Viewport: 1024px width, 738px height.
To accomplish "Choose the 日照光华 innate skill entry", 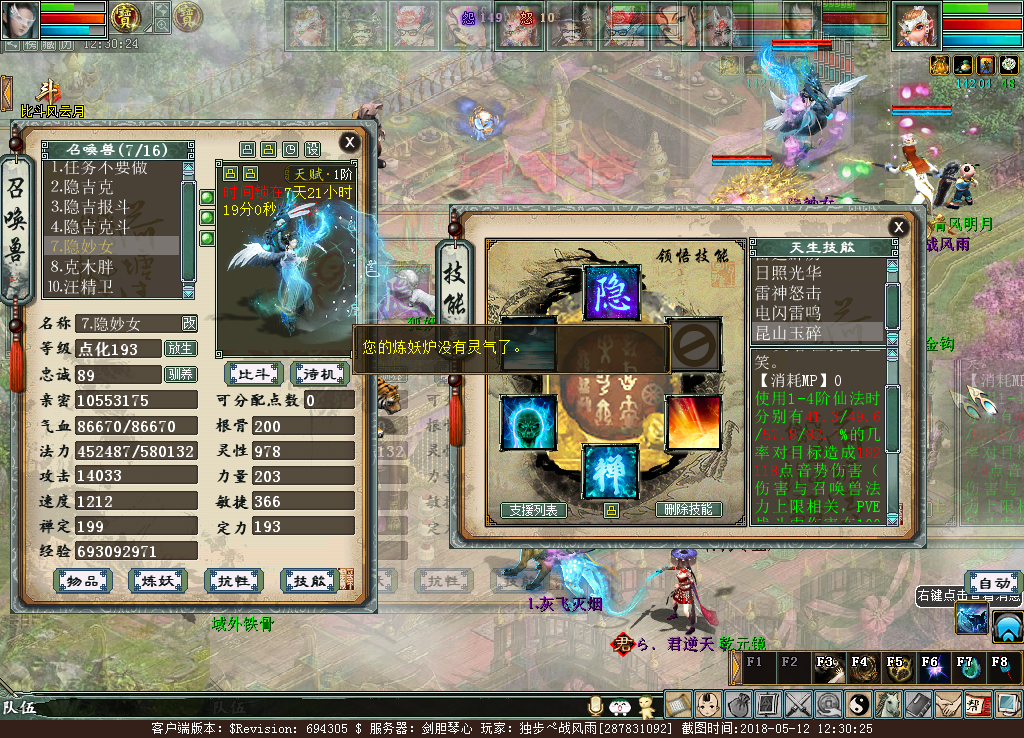I will coord(788,273).
